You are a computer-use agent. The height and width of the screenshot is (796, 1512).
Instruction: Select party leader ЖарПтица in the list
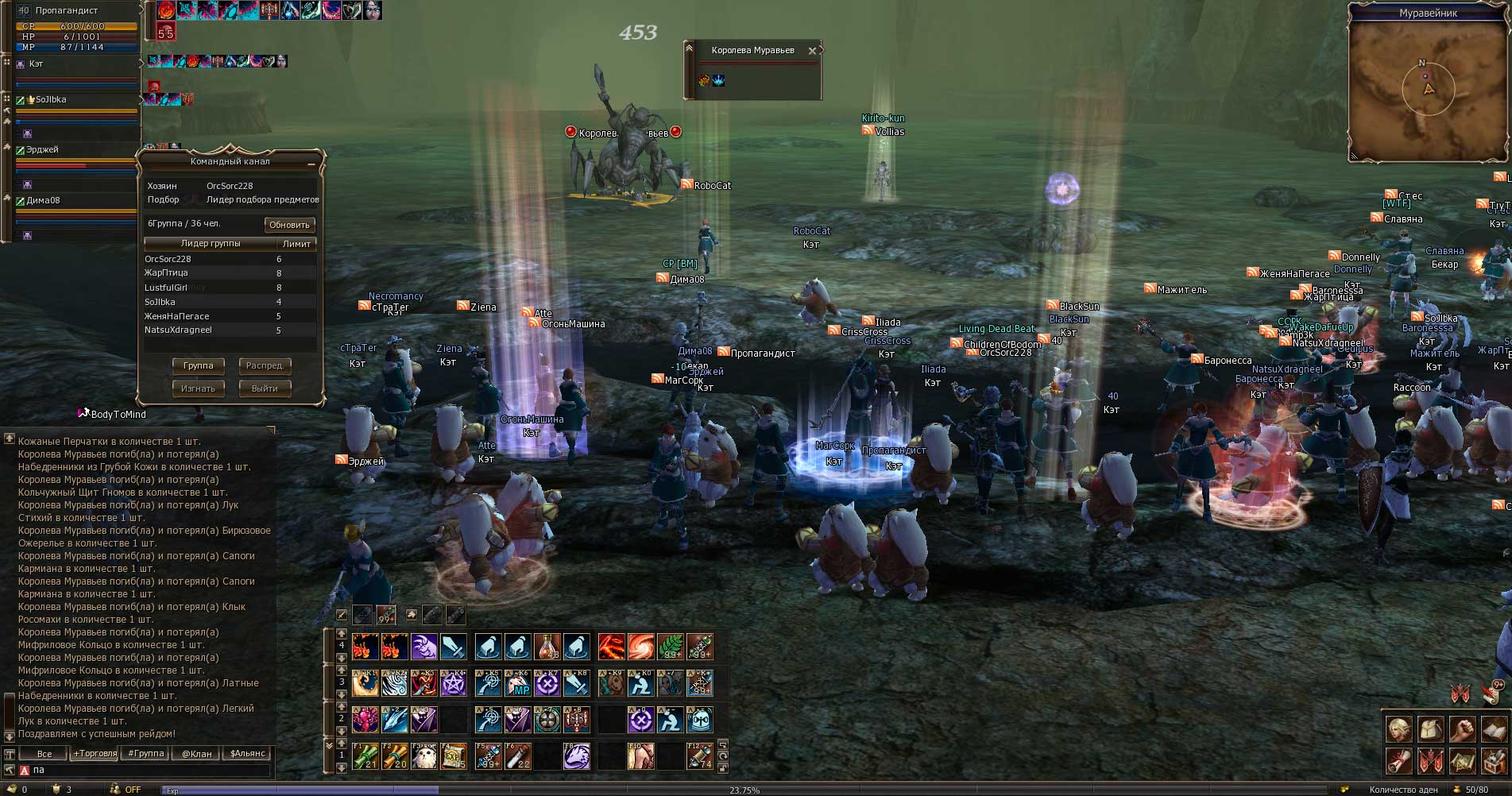pyautogui.click(x=166, y=273)
